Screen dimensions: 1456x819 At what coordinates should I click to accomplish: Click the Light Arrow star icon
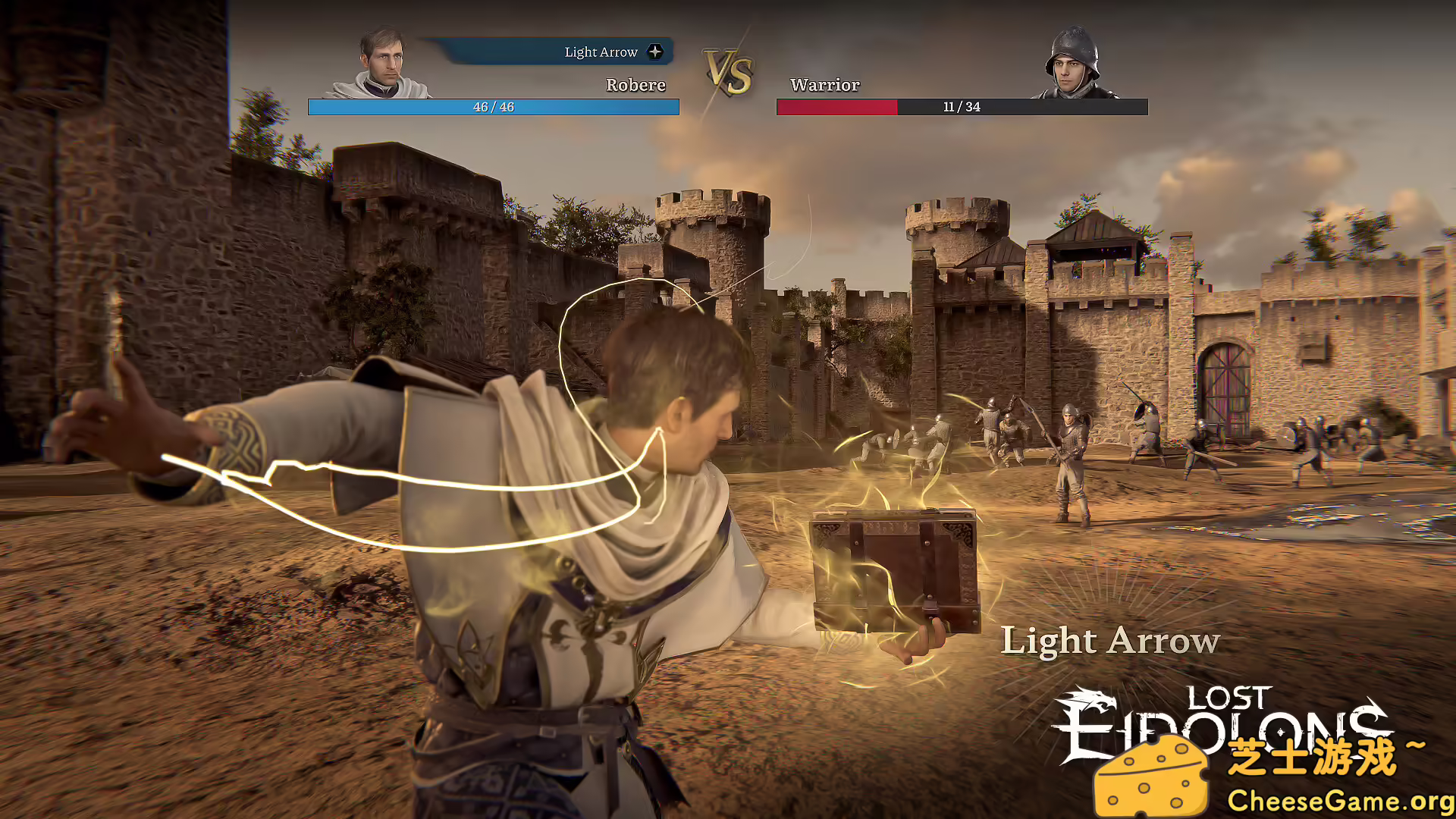tap(654, 52)
